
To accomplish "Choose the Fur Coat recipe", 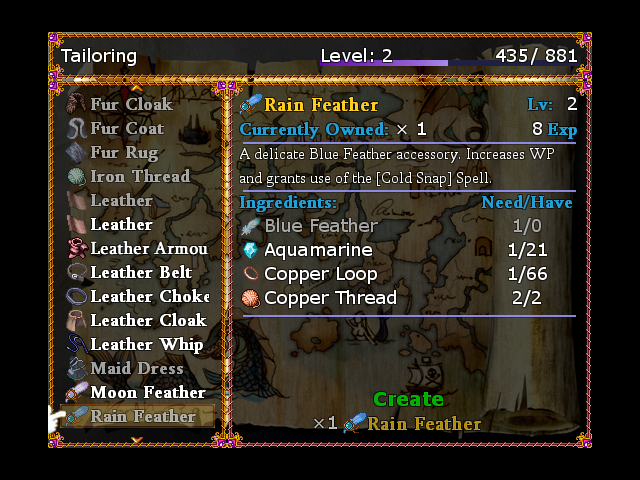I will [x=127, y=128].
